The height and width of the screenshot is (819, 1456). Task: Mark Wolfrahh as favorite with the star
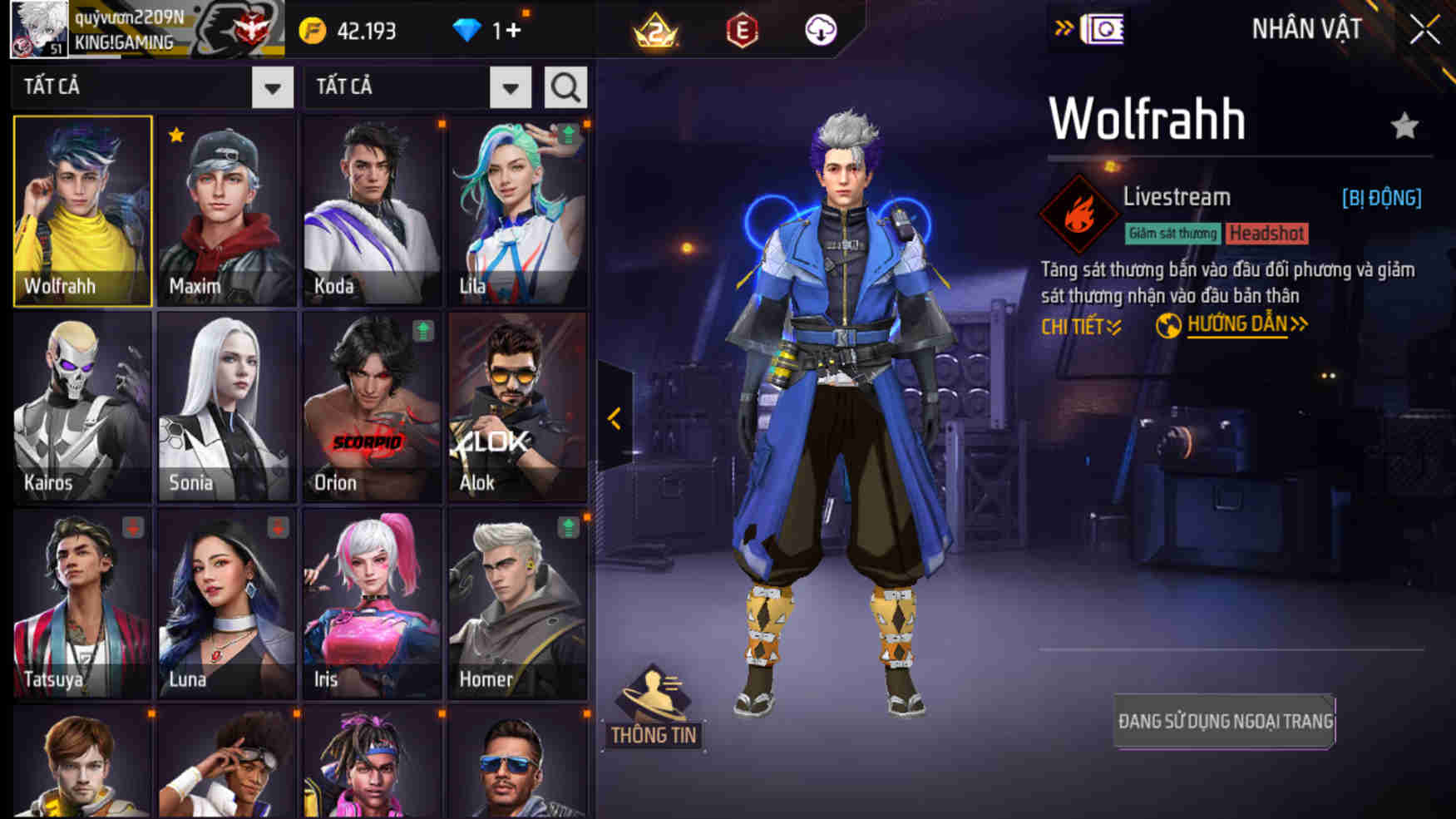point(1404,126)
